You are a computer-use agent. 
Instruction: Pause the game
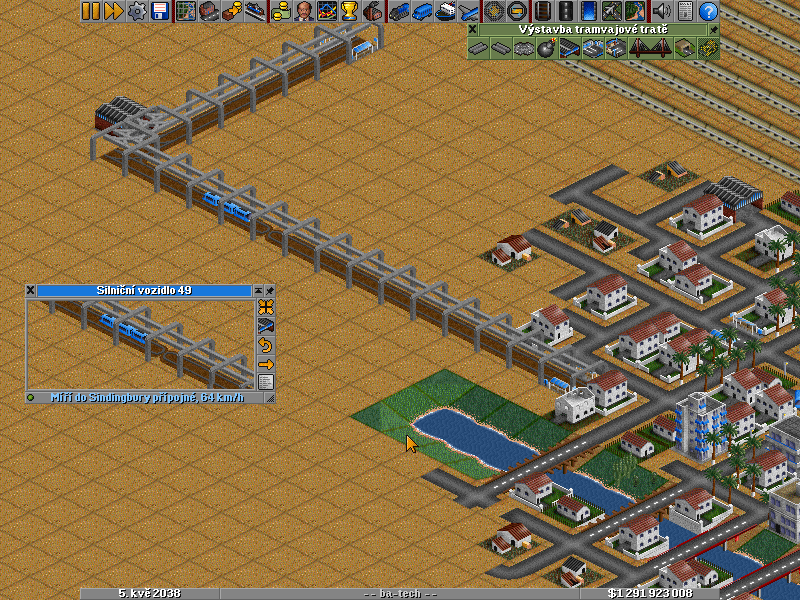(x=91, y=11)
